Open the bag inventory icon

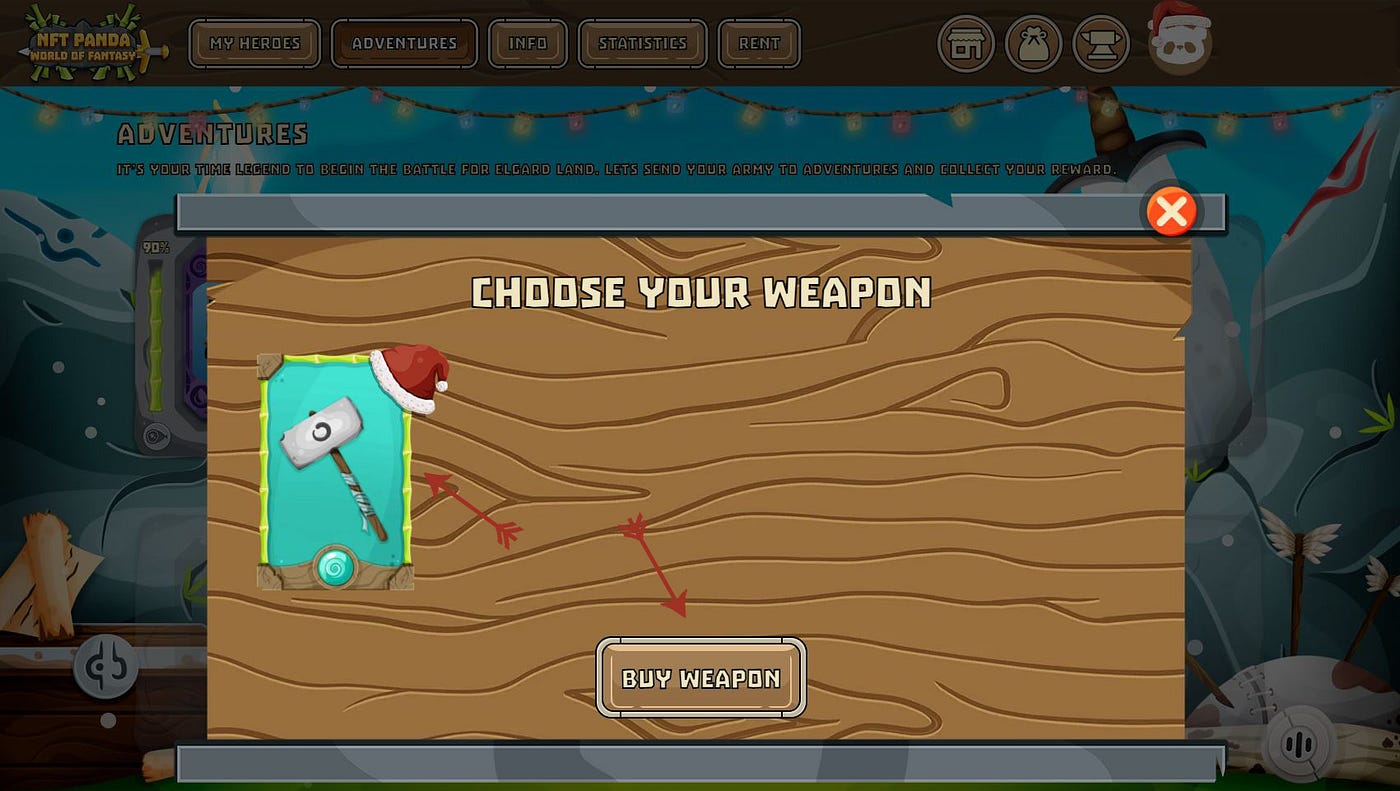1033,44
